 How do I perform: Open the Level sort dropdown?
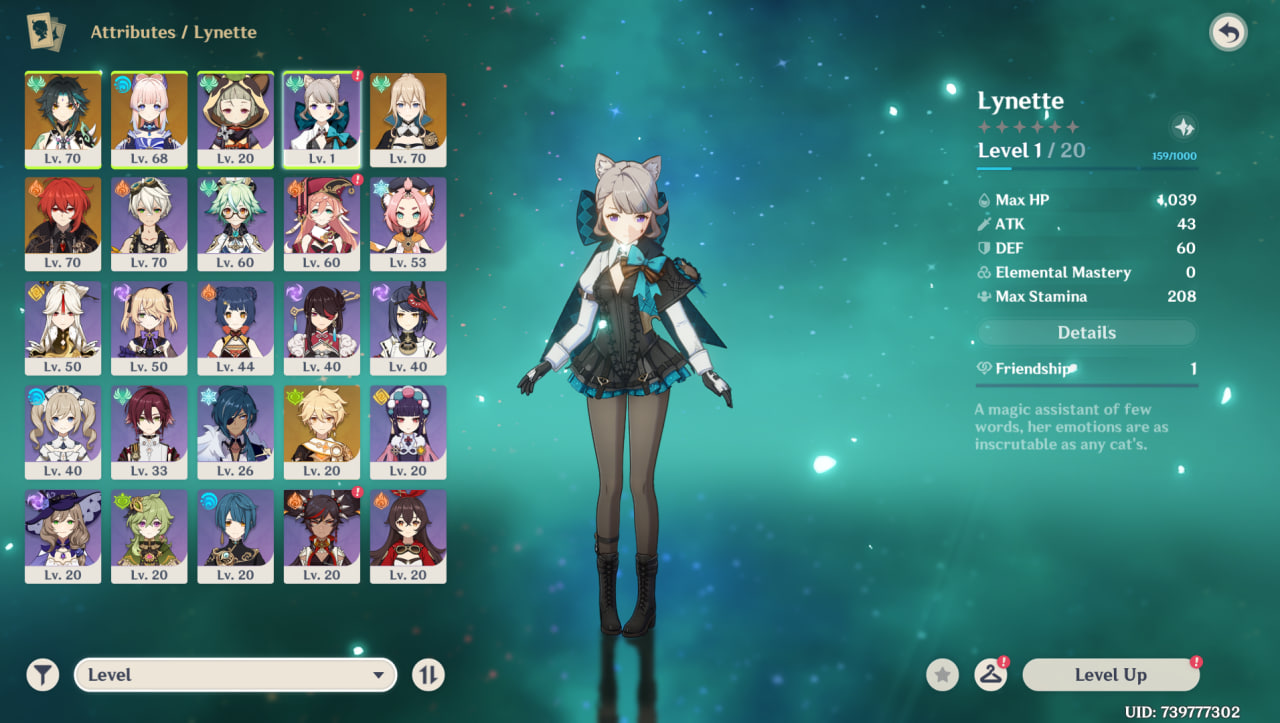[x=235, y=675]
